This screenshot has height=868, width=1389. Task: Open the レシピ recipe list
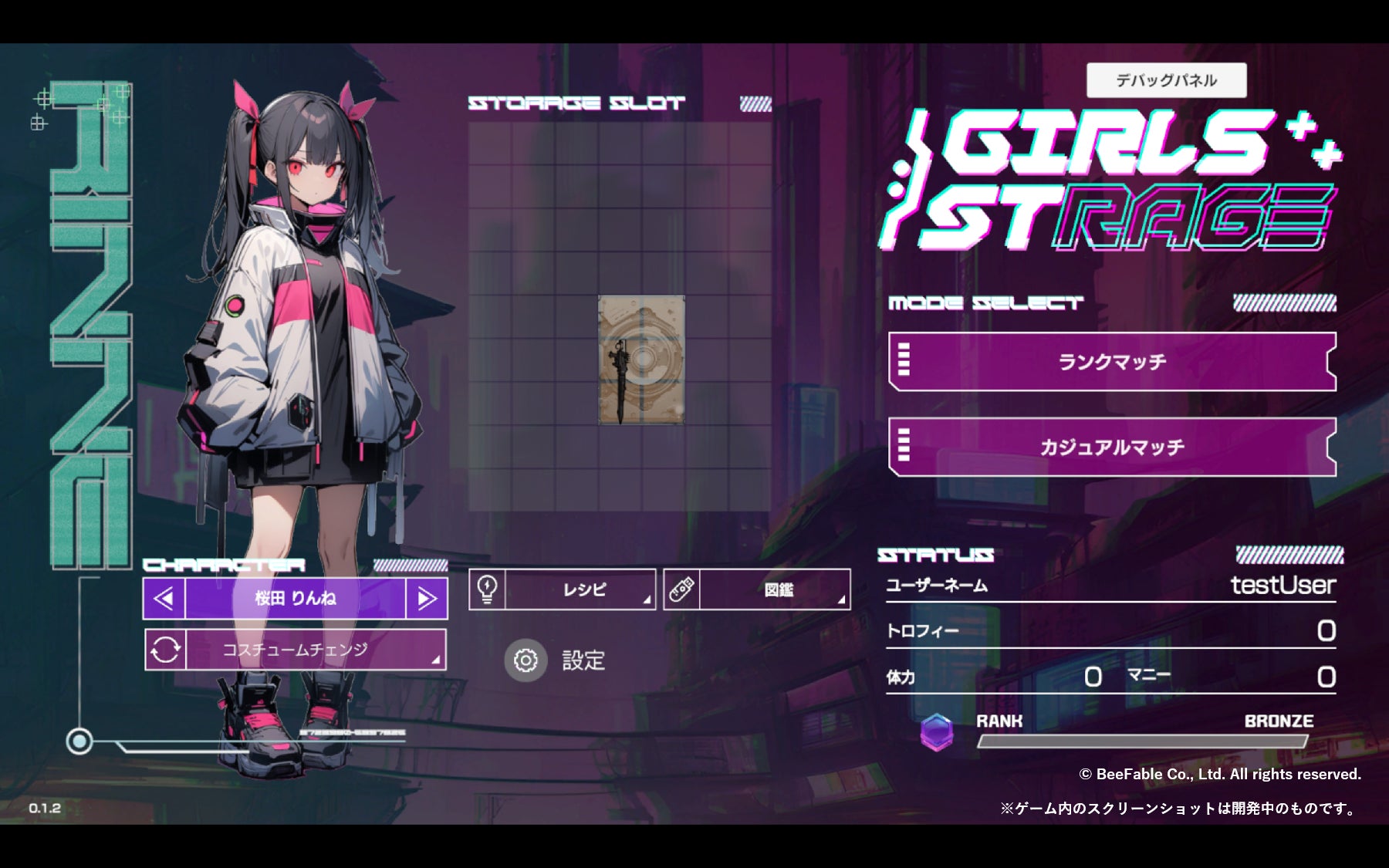(x=563, y=590)
